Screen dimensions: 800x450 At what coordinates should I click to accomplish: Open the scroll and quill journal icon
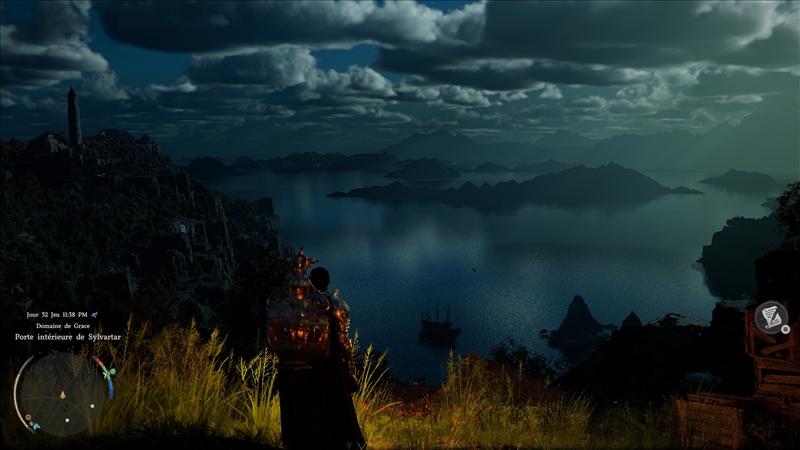pyautogui.click(x=770, y=317)
